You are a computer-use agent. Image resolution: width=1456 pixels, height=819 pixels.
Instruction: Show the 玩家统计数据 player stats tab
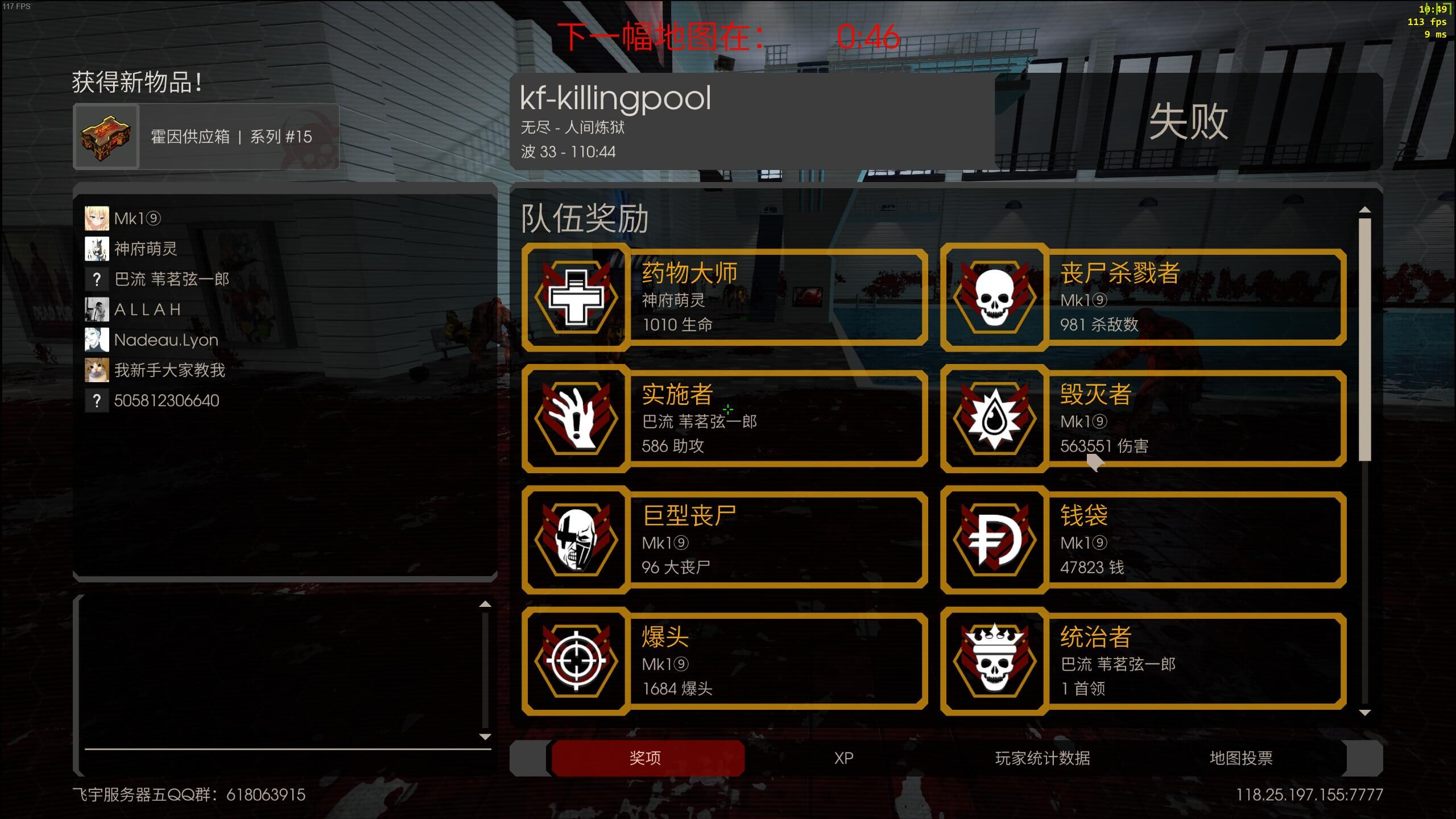click(1042, 758)
